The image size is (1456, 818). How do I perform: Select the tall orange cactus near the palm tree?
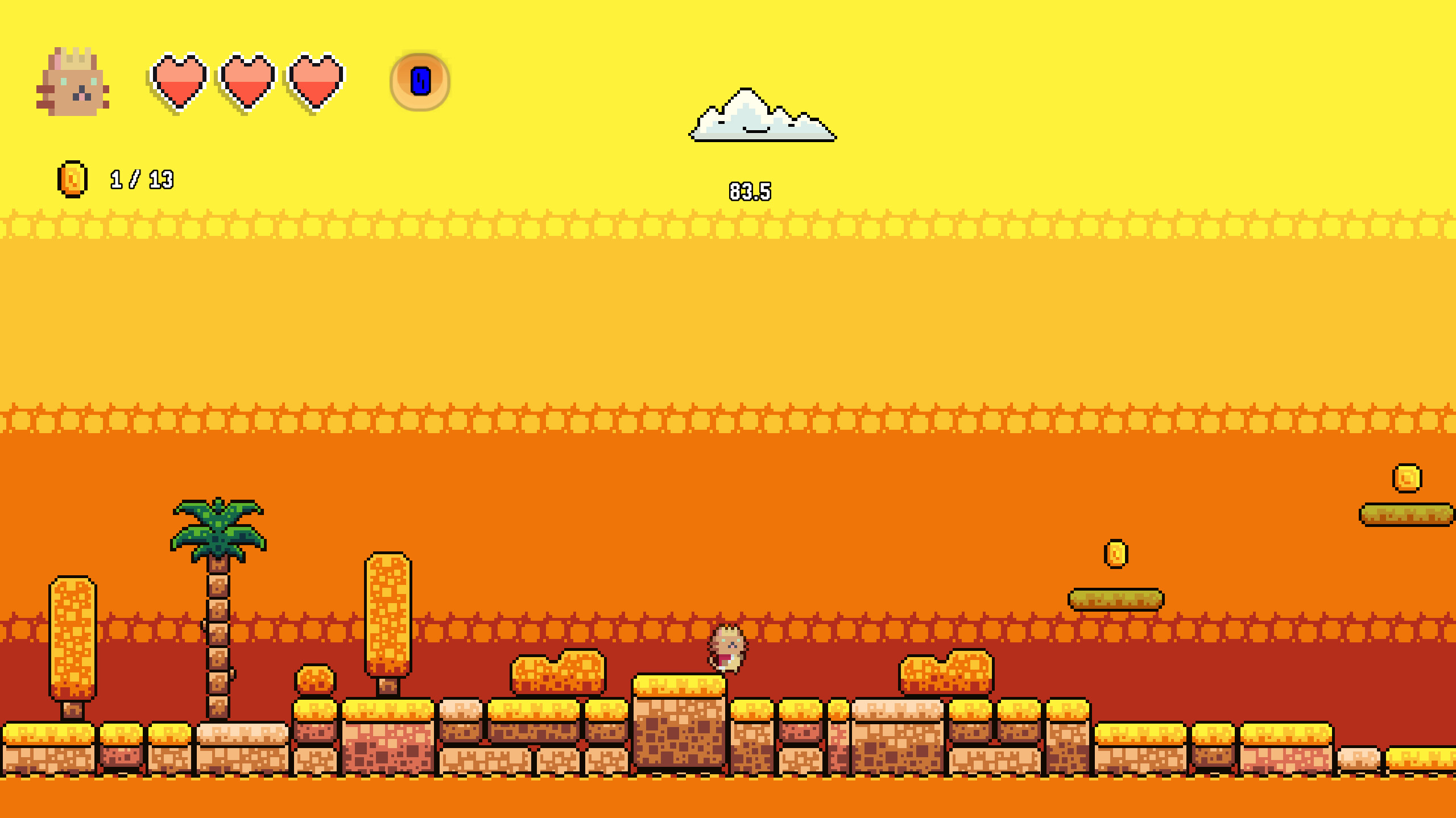[x=387, y=614]
